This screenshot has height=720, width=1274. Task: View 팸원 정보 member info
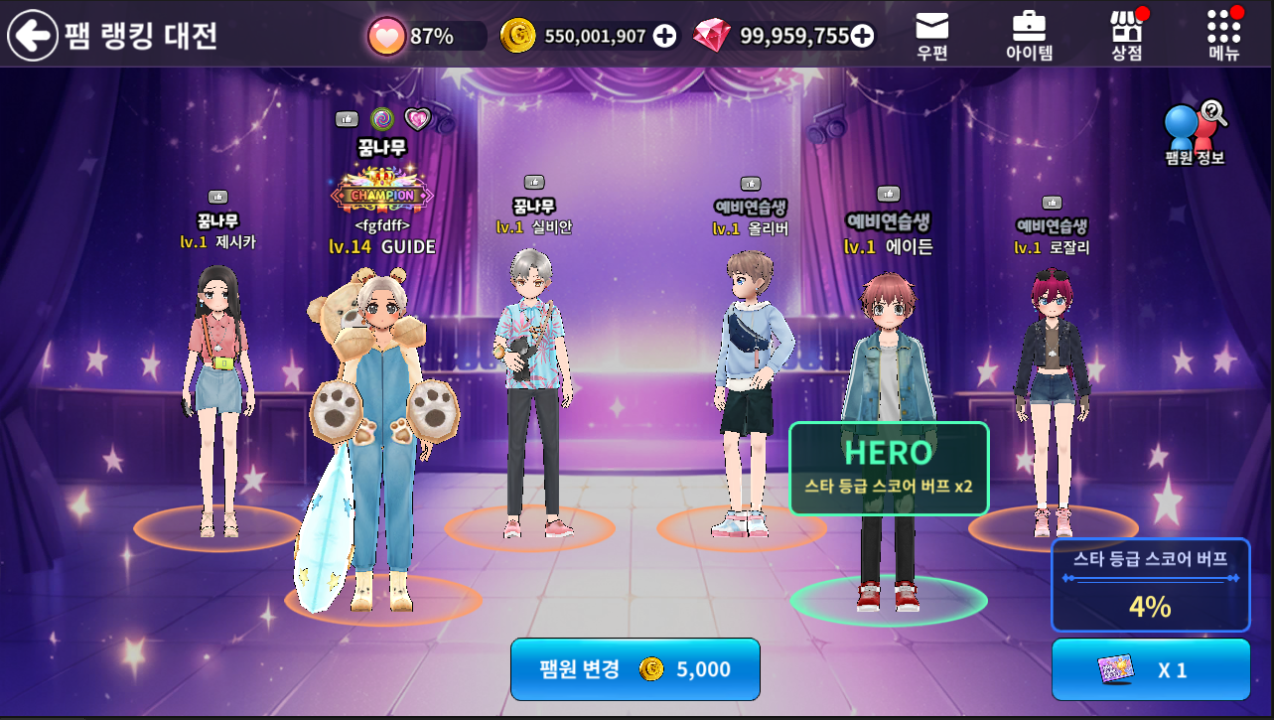point(1195,135)
